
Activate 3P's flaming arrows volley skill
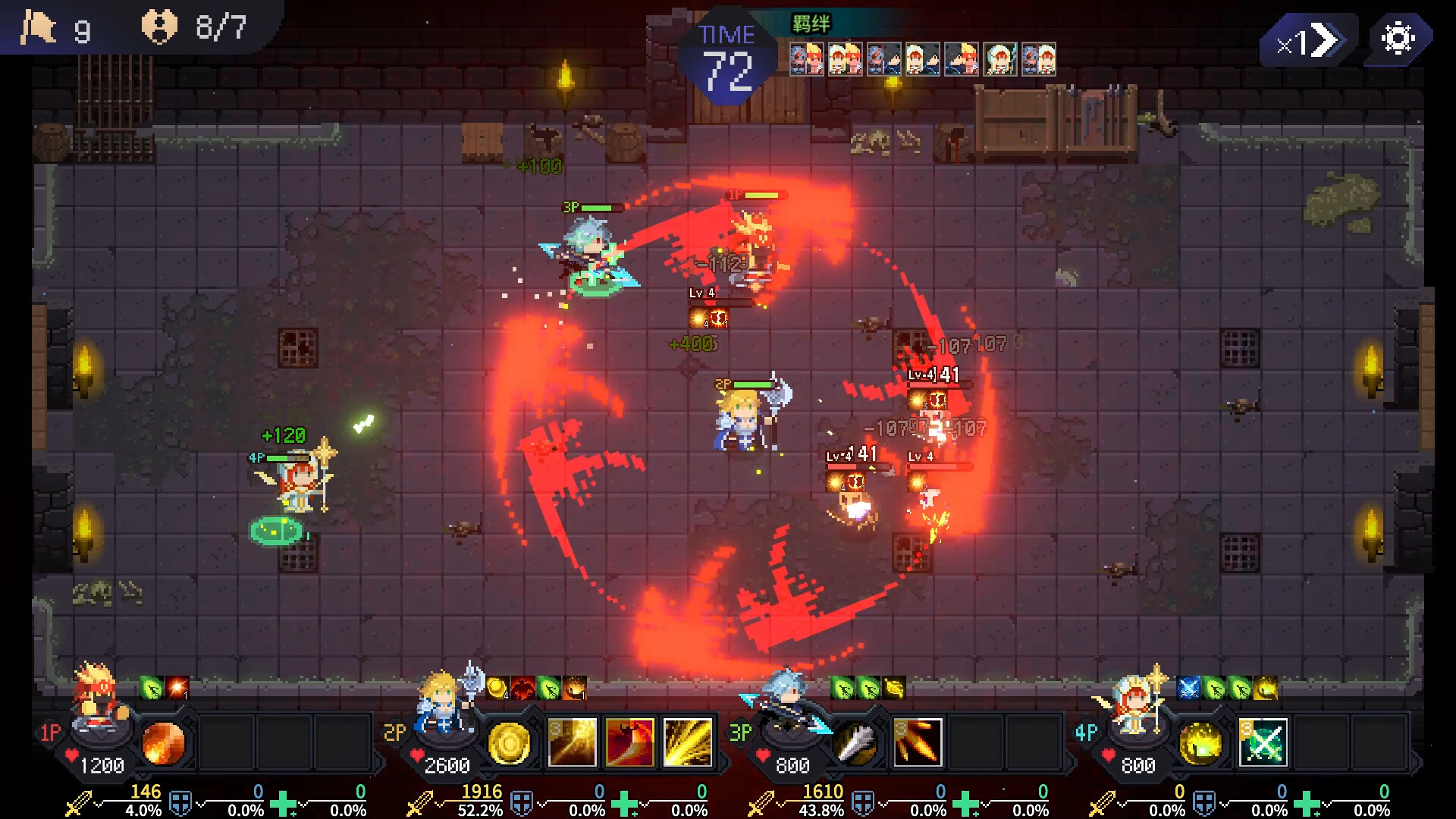[x=917, y=742]
